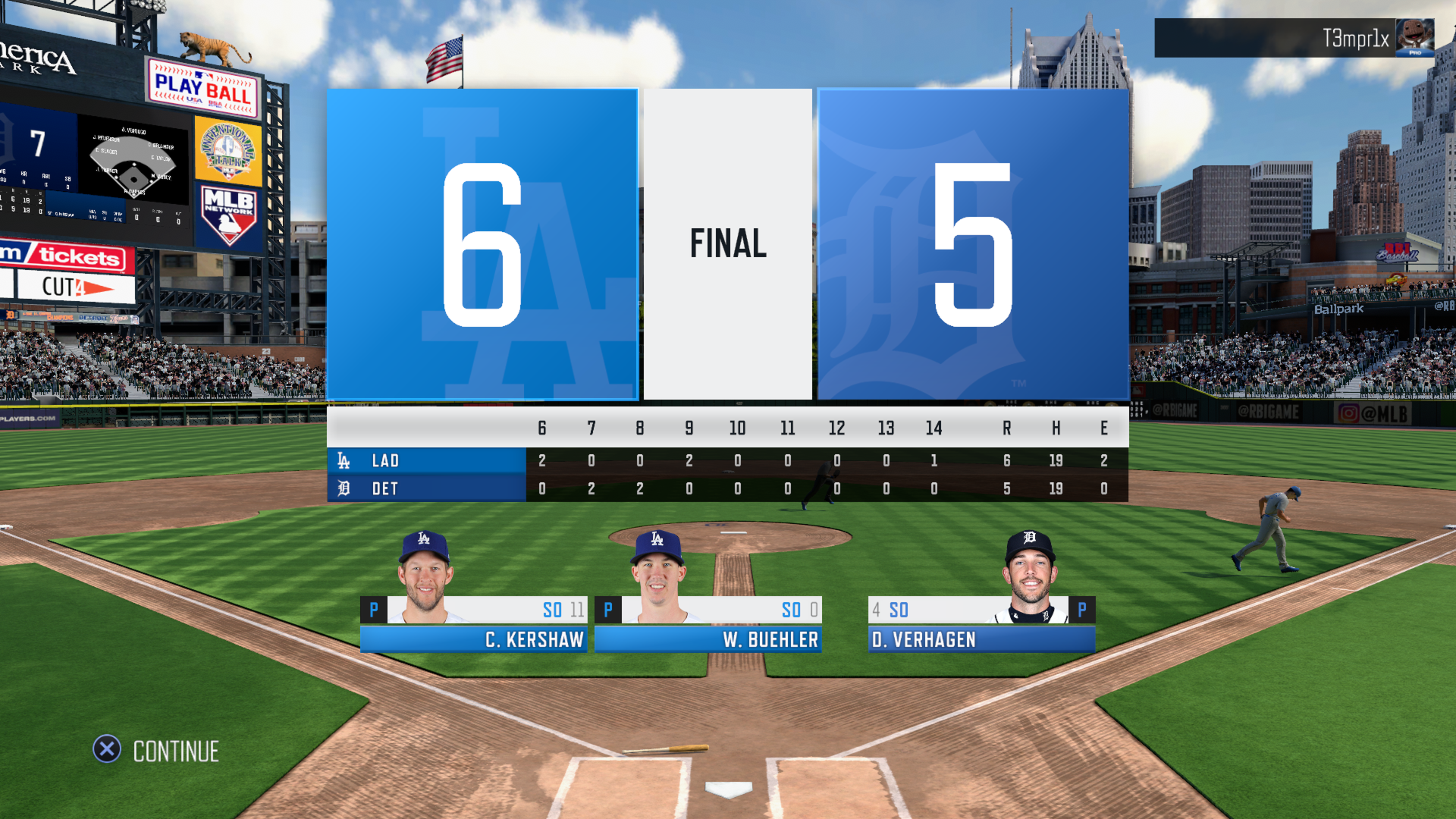Click the P pitcher icon beside Verhagen
1456x819 pixels.
(1083, 609)
